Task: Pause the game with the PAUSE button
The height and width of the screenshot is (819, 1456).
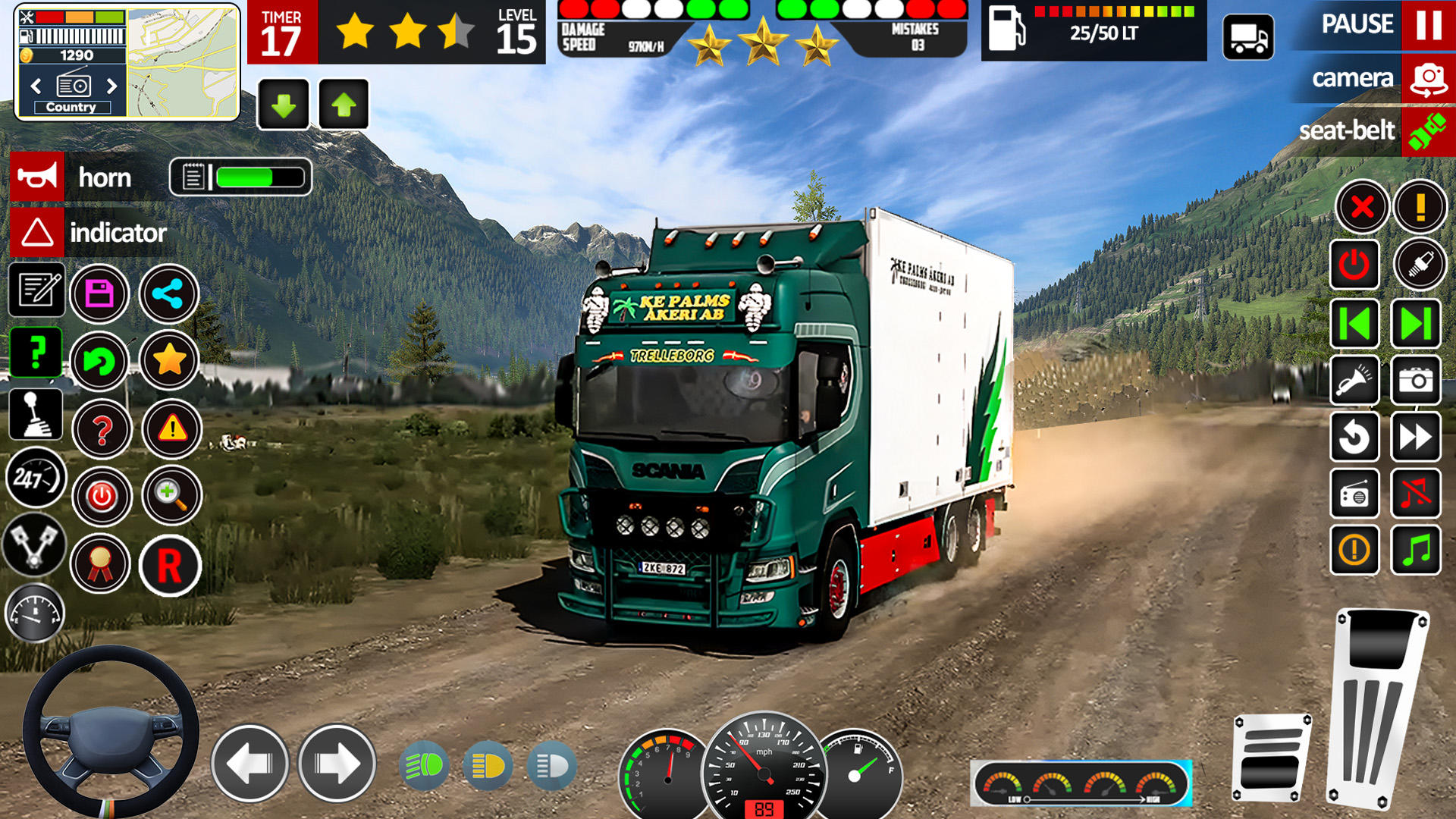Action: coord(1427,24)
